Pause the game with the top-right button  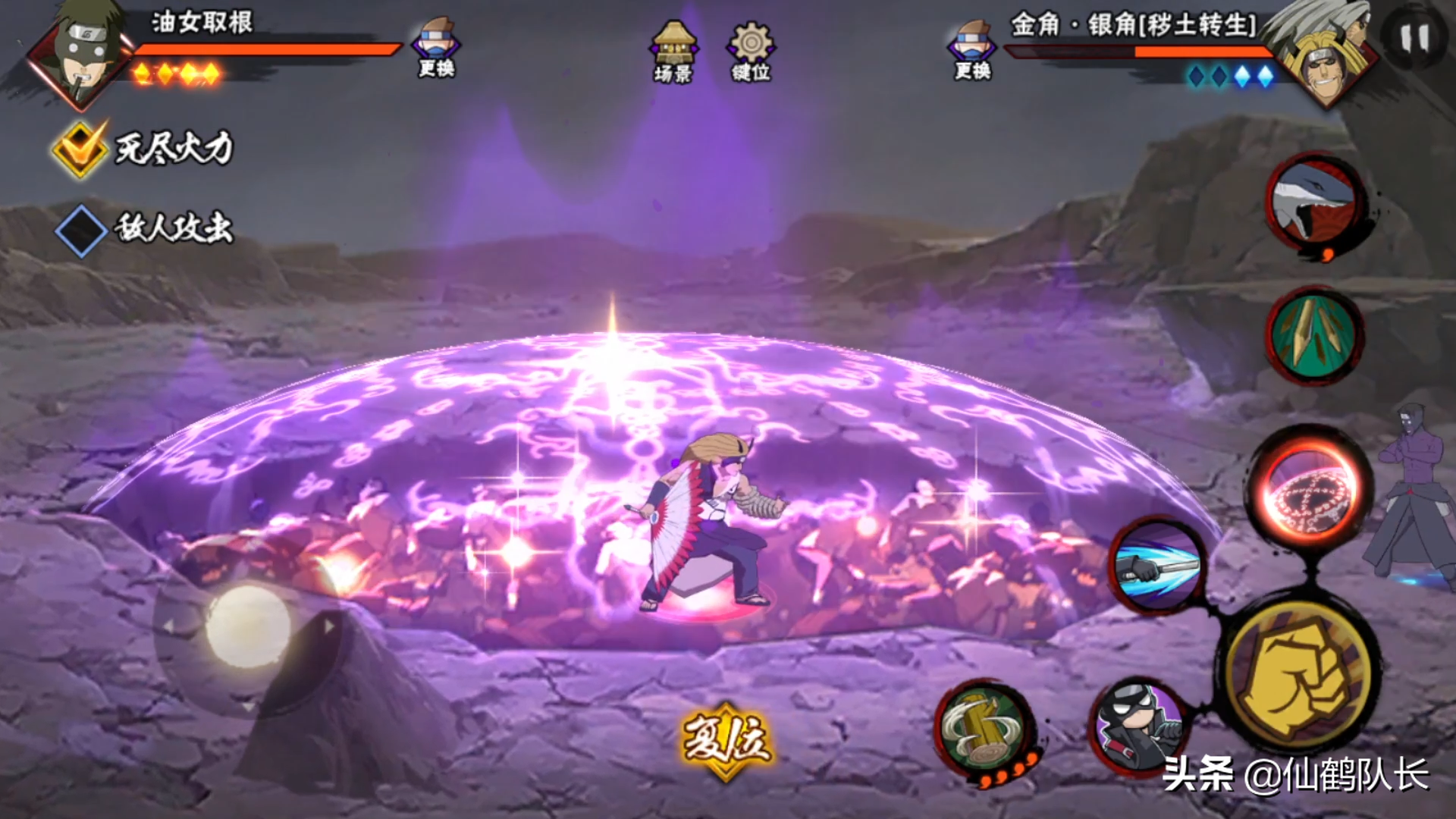click(x=1414, y=38)
